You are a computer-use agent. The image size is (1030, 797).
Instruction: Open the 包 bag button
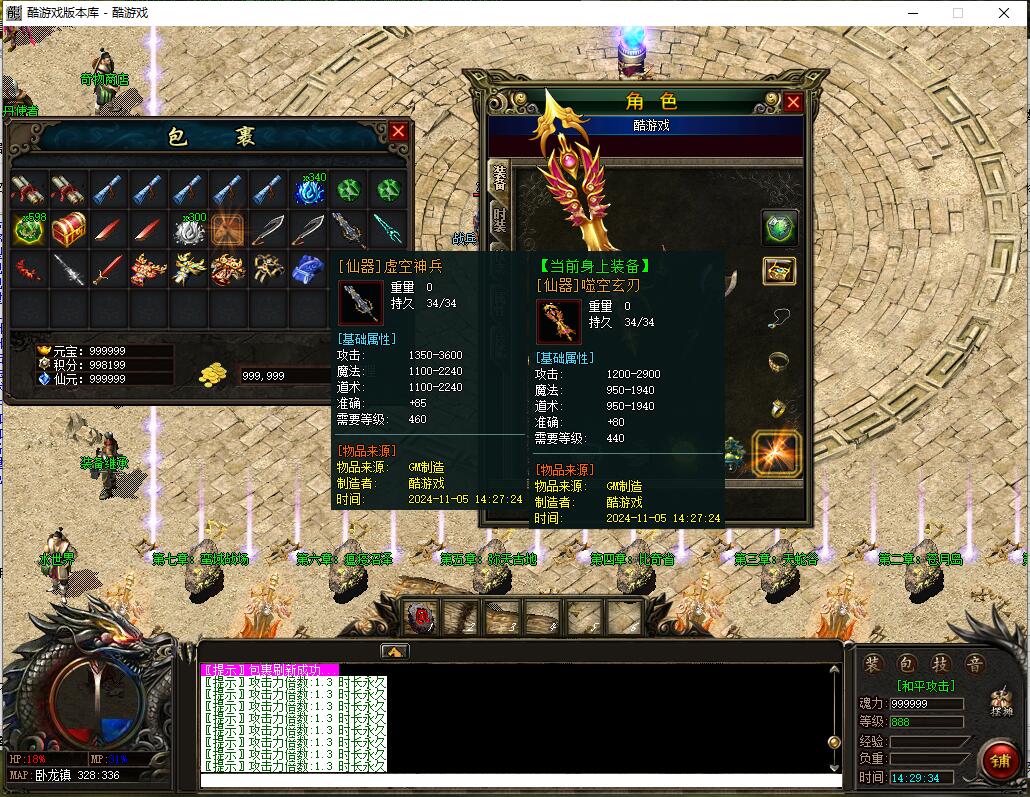point(906,664)
